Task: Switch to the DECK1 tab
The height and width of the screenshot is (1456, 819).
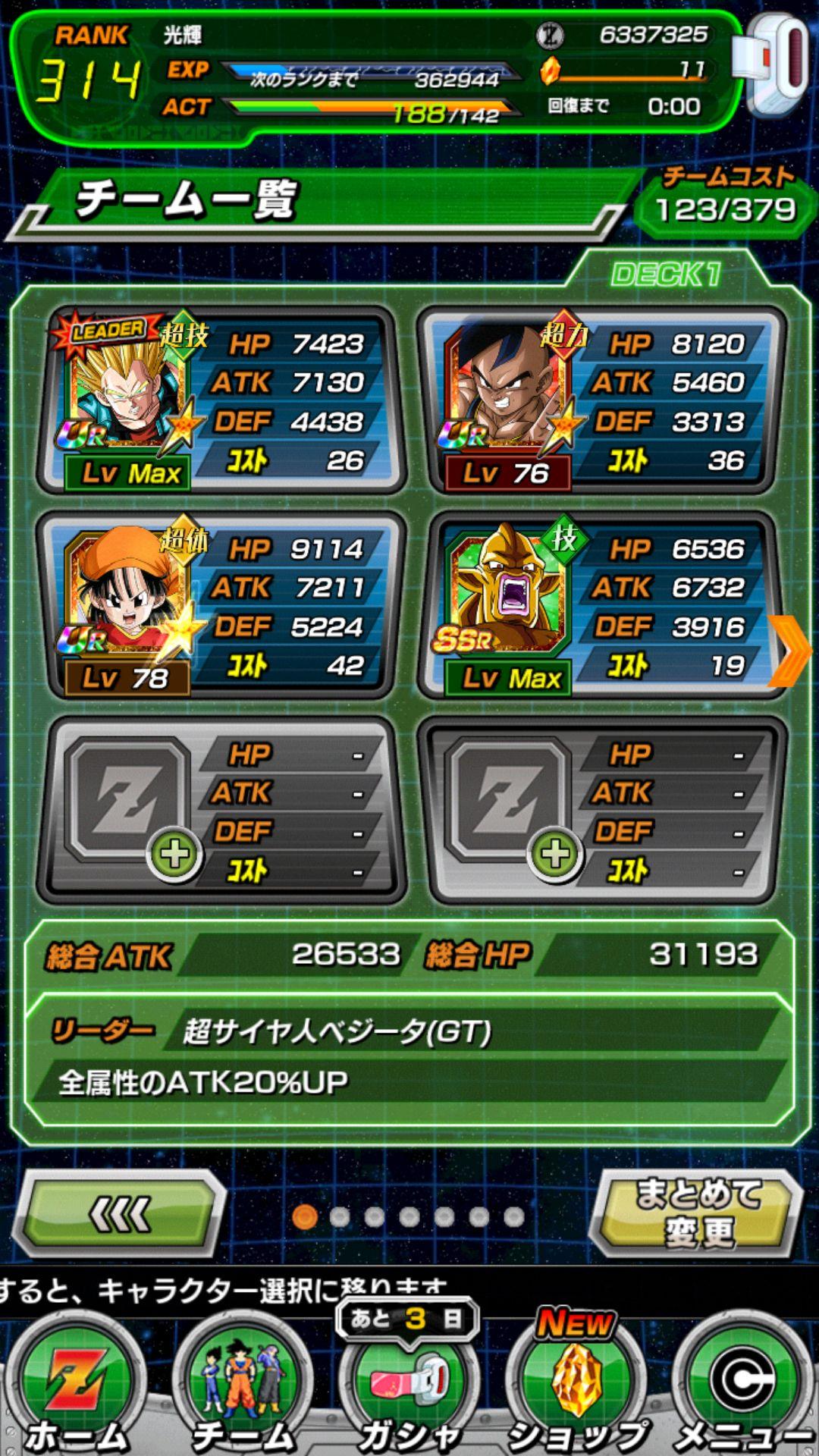Action: tap(666, 275)
